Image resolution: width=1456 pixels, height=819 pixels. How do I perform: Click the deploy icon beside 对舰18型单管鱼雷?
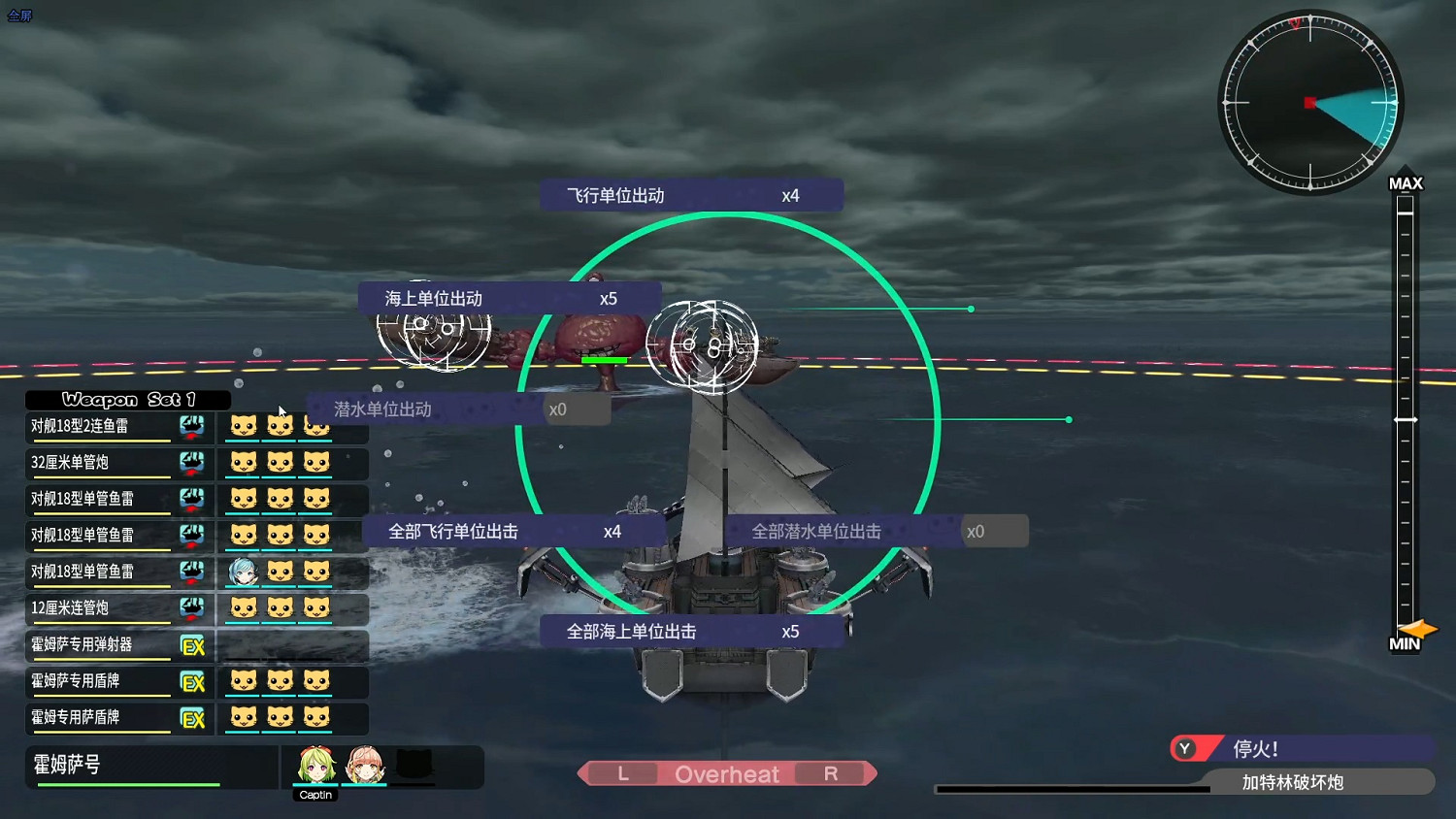193,499
